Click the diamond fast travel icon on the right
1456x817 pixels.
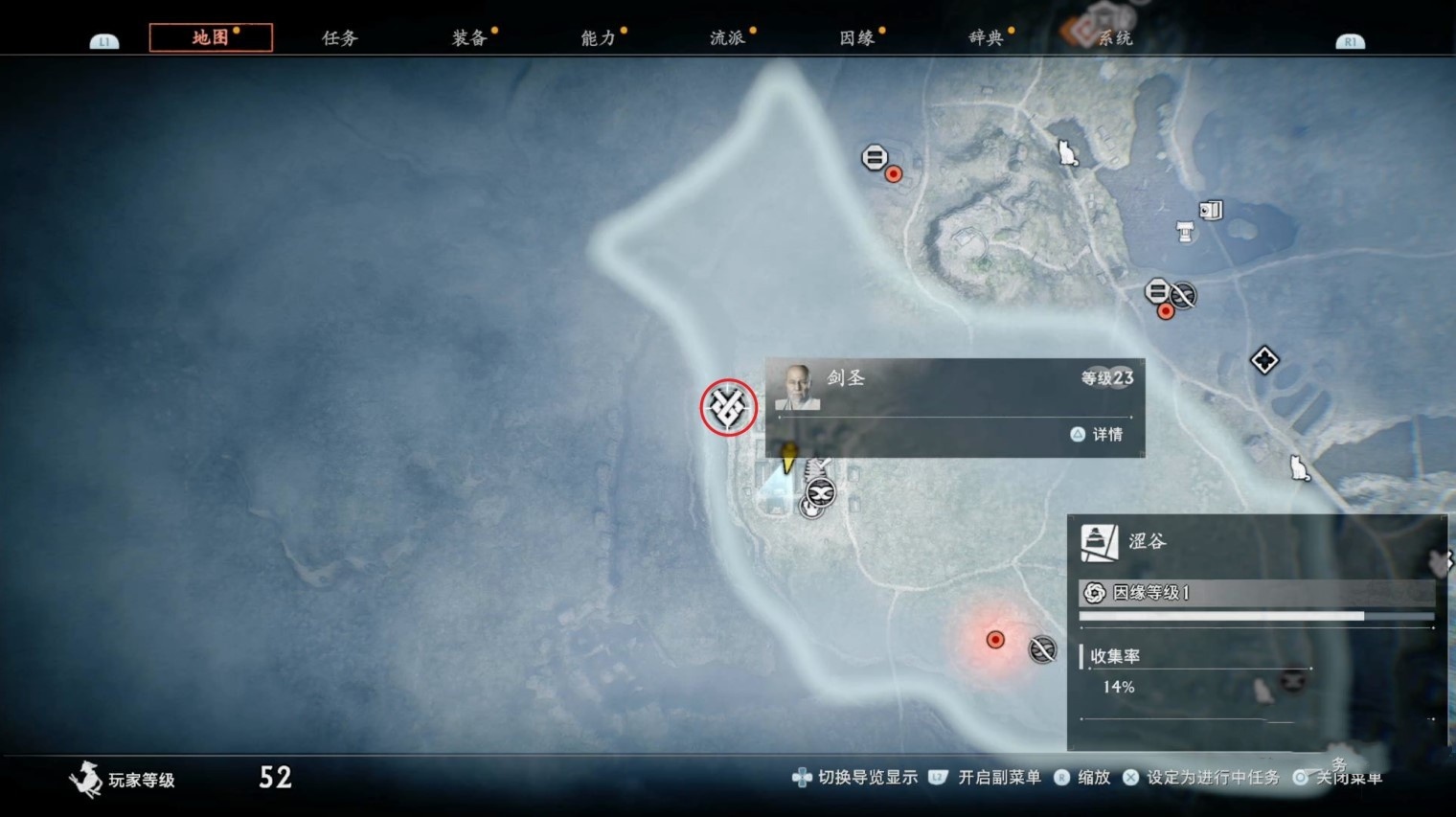[1264, 360]
